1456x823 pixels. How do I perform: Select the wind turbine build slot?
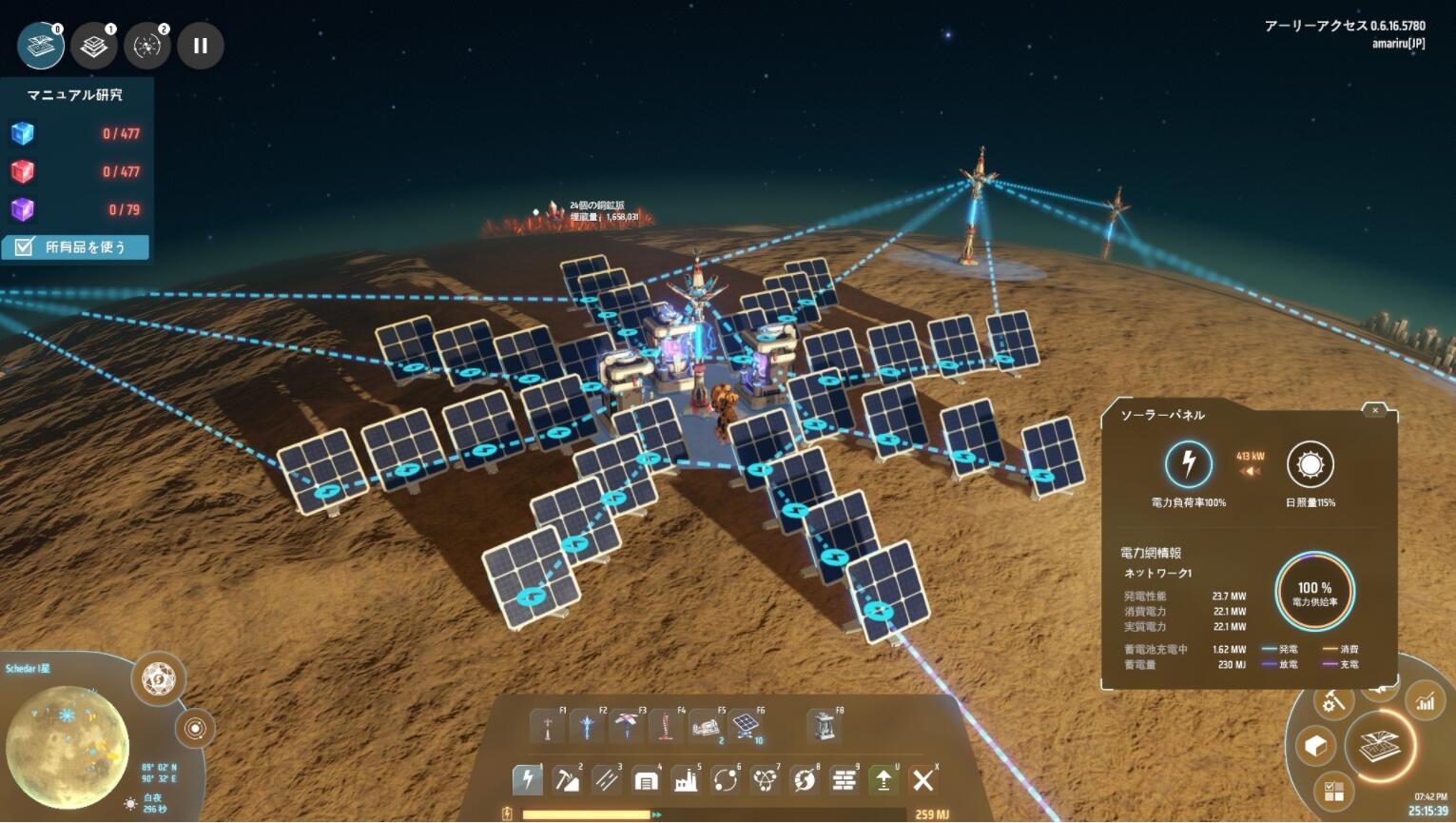click(626, 727)
